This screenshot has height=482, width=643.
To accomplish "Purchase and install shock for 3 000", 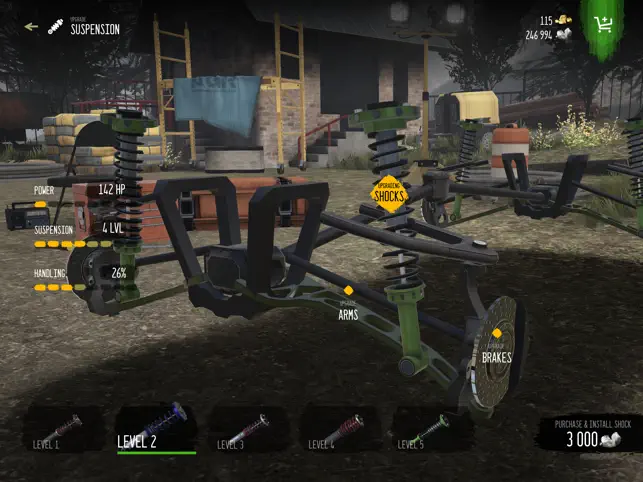I will tap(592, 433).
